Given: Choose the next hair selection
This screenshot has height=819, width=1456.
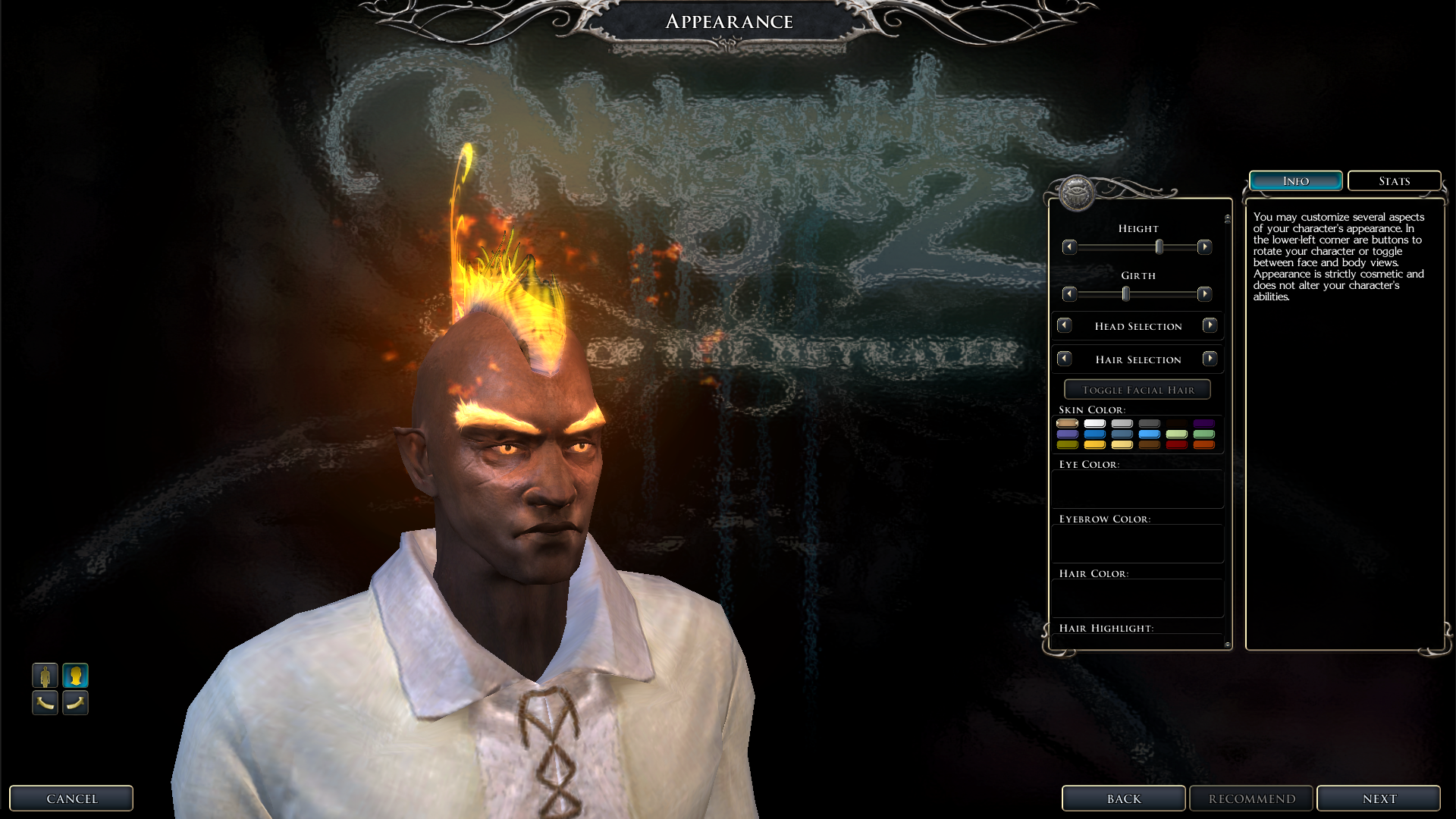Looking at the screenshot, I should coord(1210,359).
